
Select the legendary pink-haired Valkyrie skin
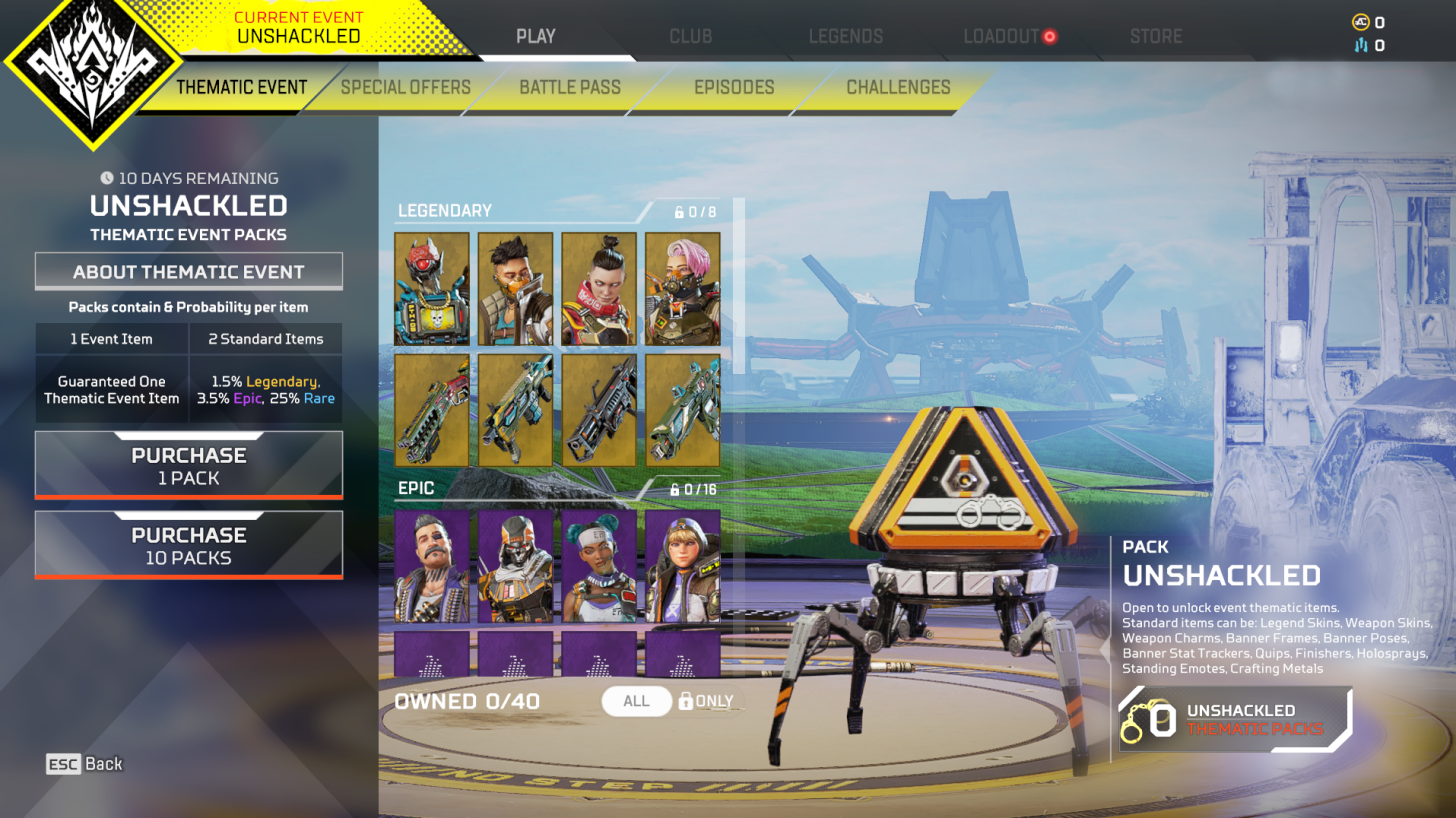683,287
